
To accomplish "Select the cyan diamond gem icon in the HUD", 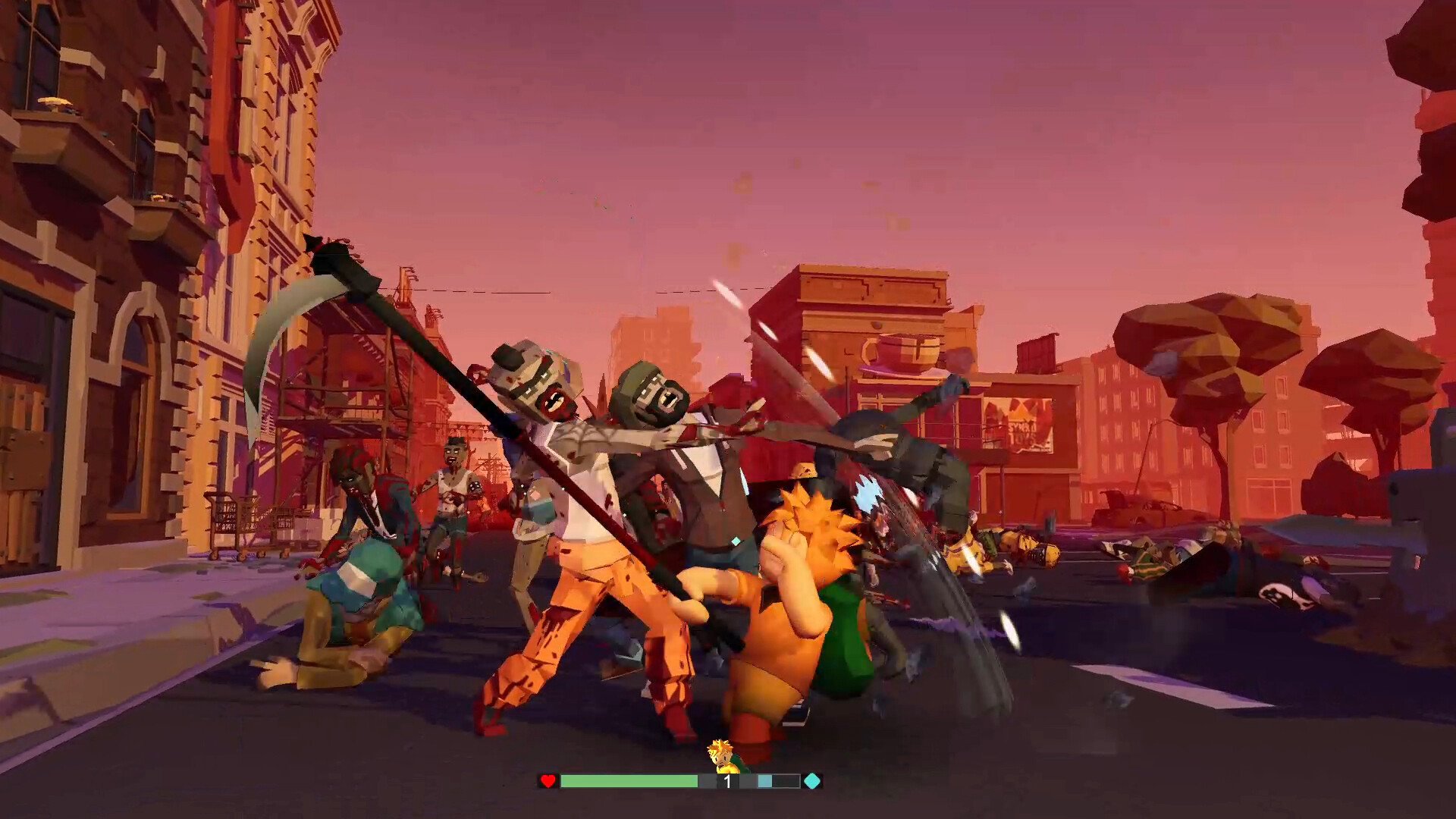I will point(811,781).
